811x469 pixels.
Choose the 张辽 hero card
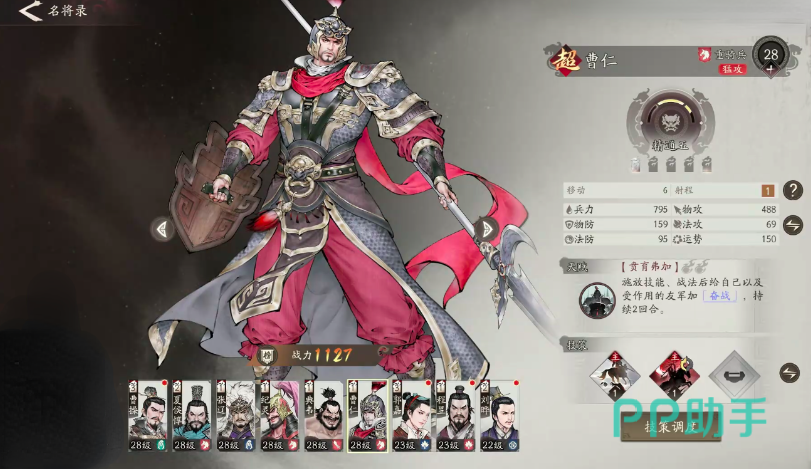point(234,416)
